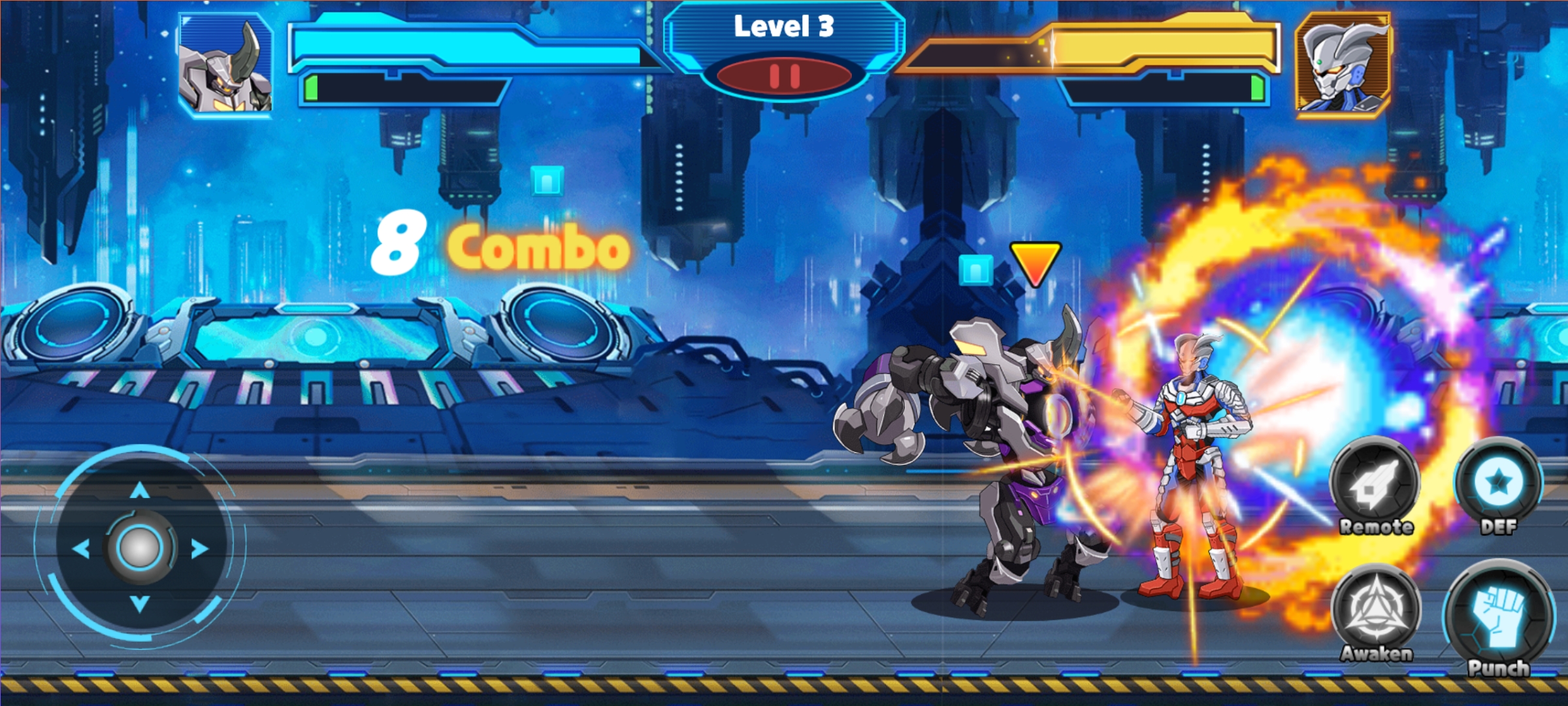Tap the joystick's left arrow

point(81,548)
